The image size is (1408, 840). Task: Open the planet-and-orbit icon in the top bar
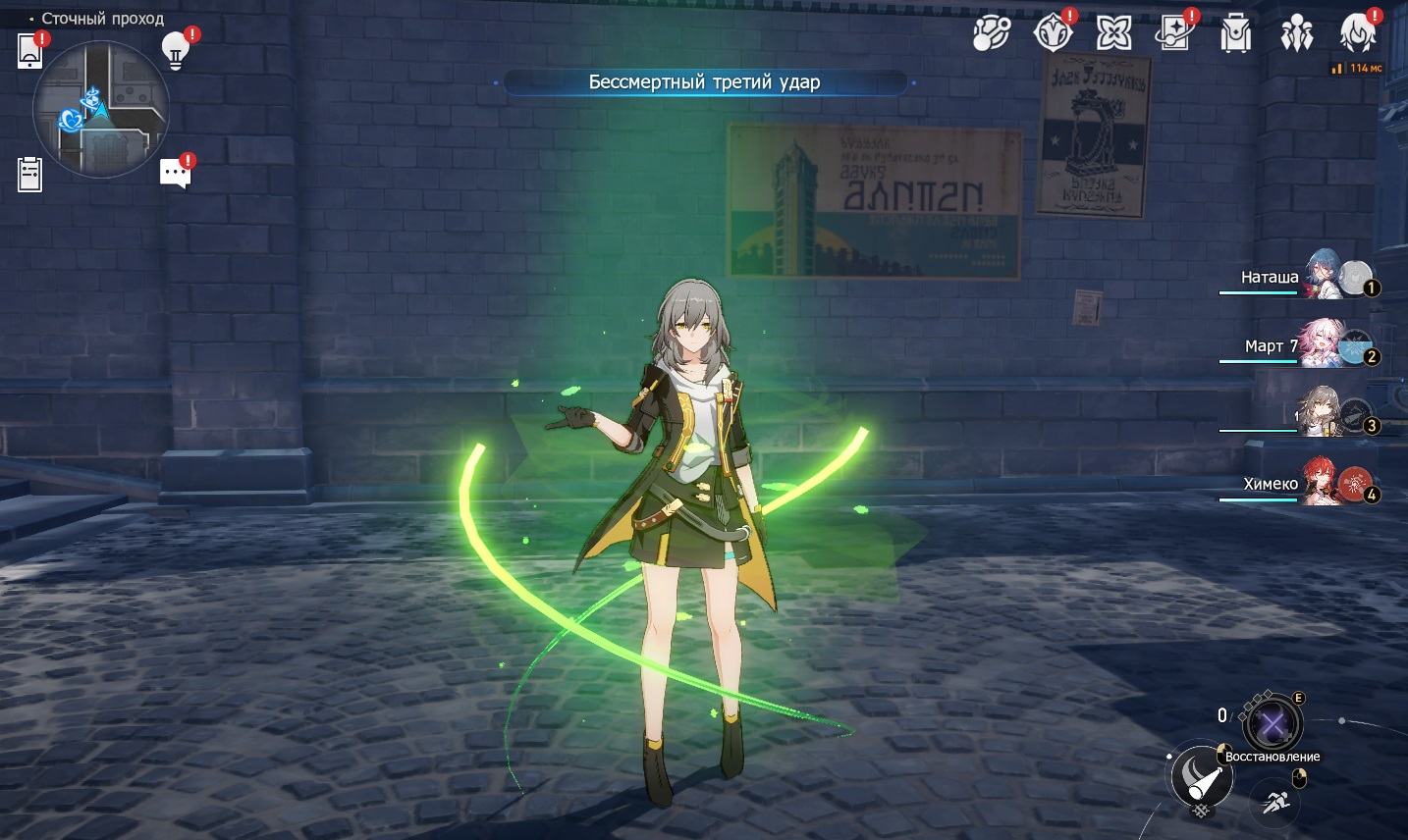click(x=991, y=33)
